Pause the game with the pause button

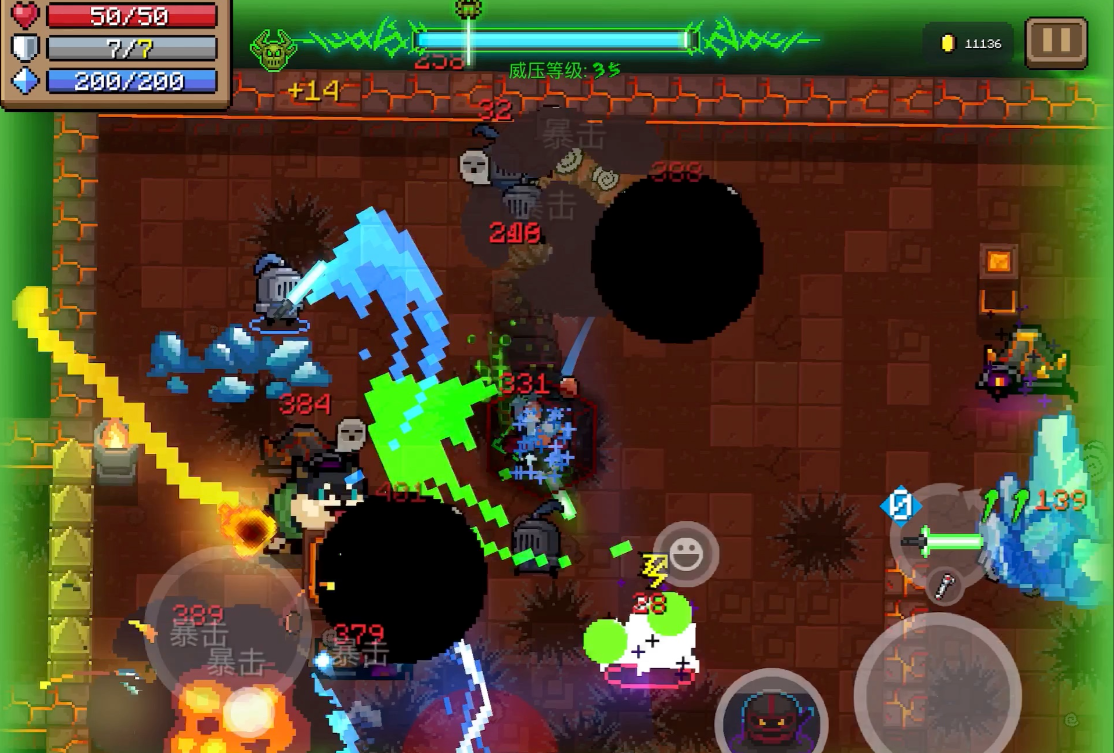click(1056, 42)
